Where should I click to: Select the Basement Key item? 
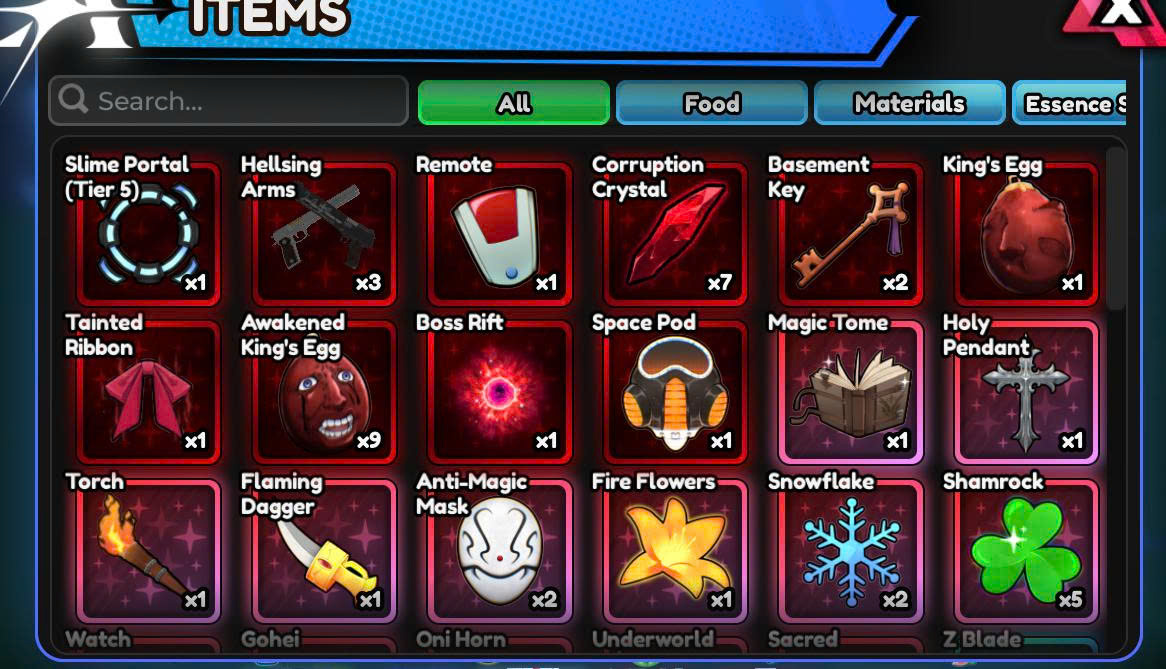point(850,234)
